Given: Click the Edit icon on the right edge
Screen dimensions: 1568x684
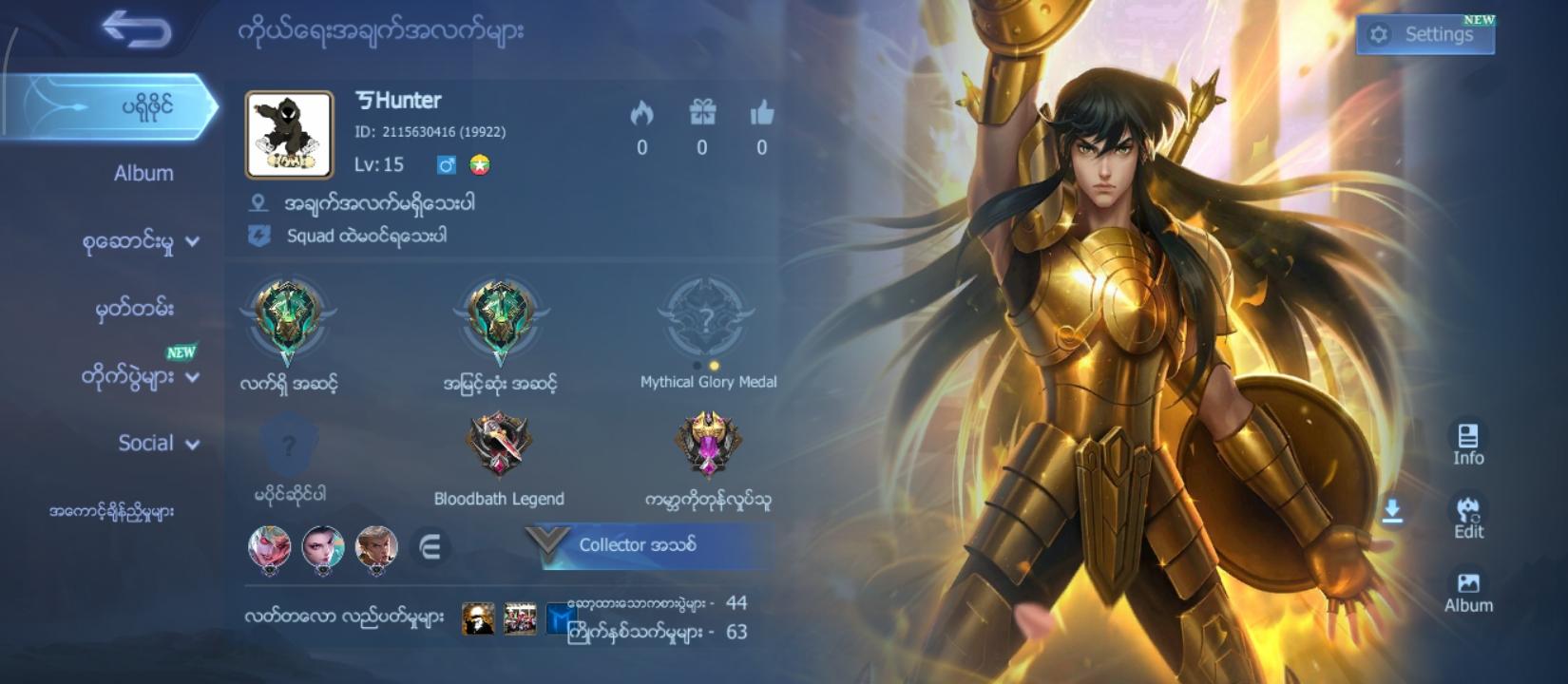Looking at the screenshot, I should [x=1468, y=518].
